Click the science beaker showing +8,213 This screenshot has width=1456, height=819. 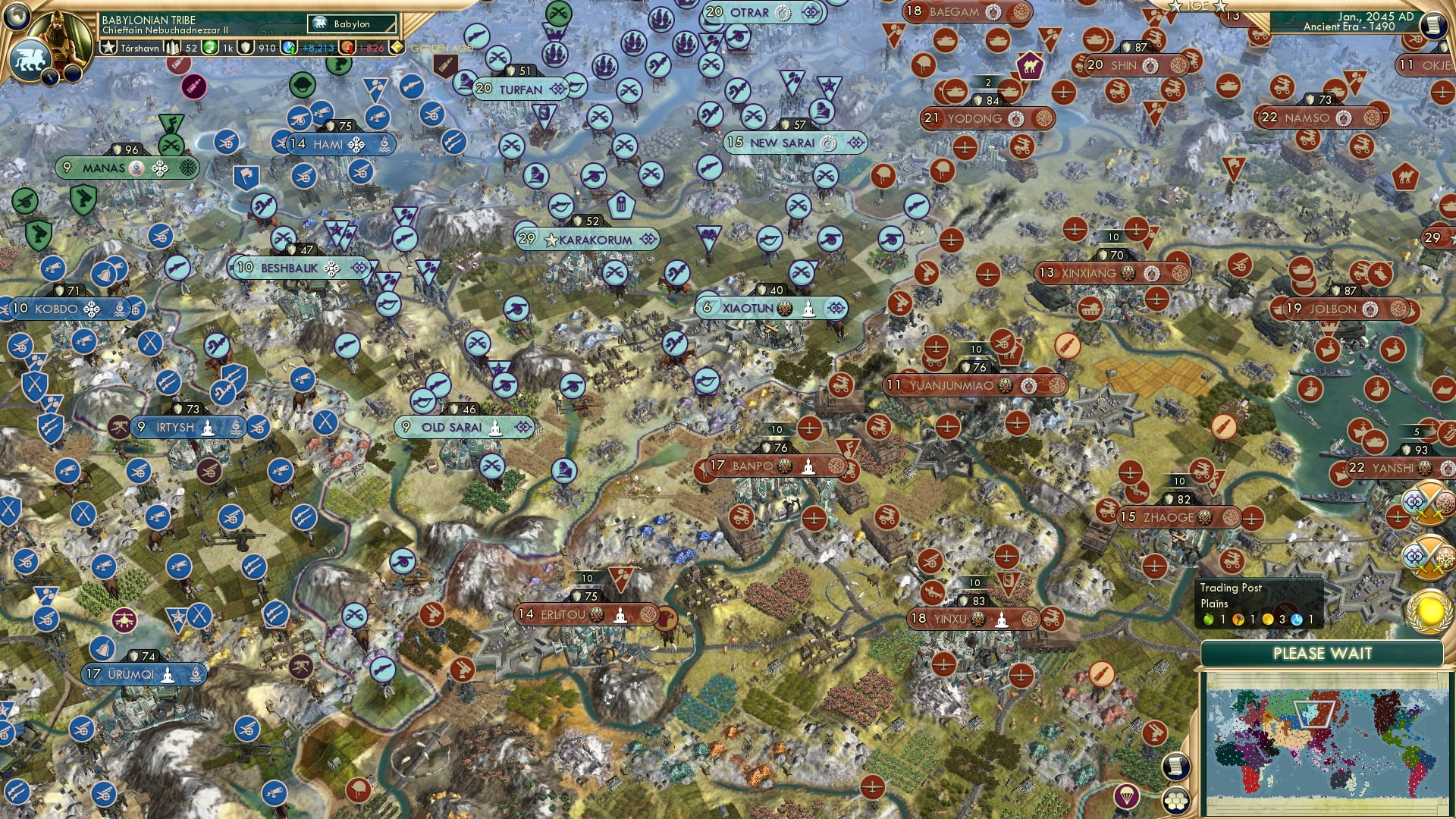(290, 48)
